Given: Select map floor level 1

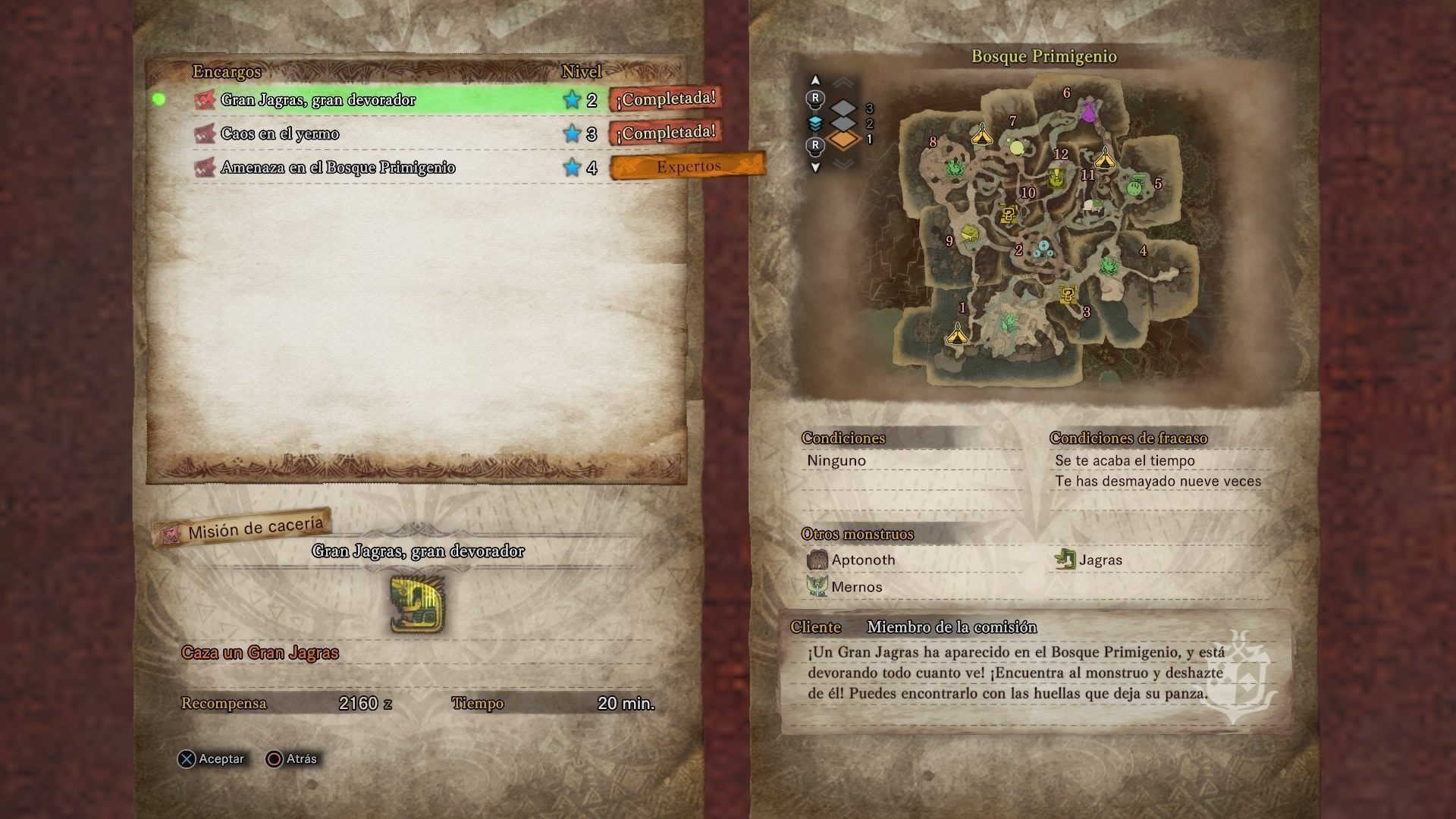Looking at the screenshot, I should point(844,140).
